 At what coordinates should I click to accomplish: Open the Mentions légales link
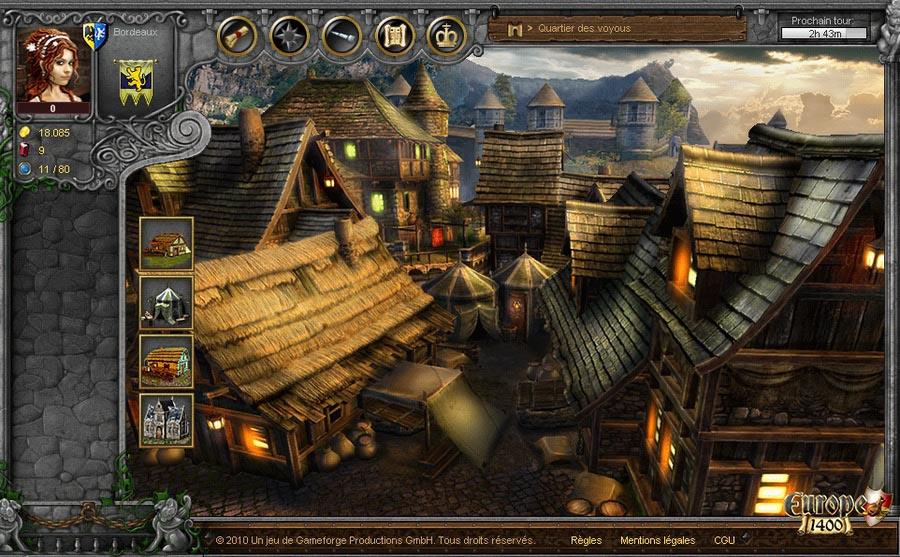(657, 540)
